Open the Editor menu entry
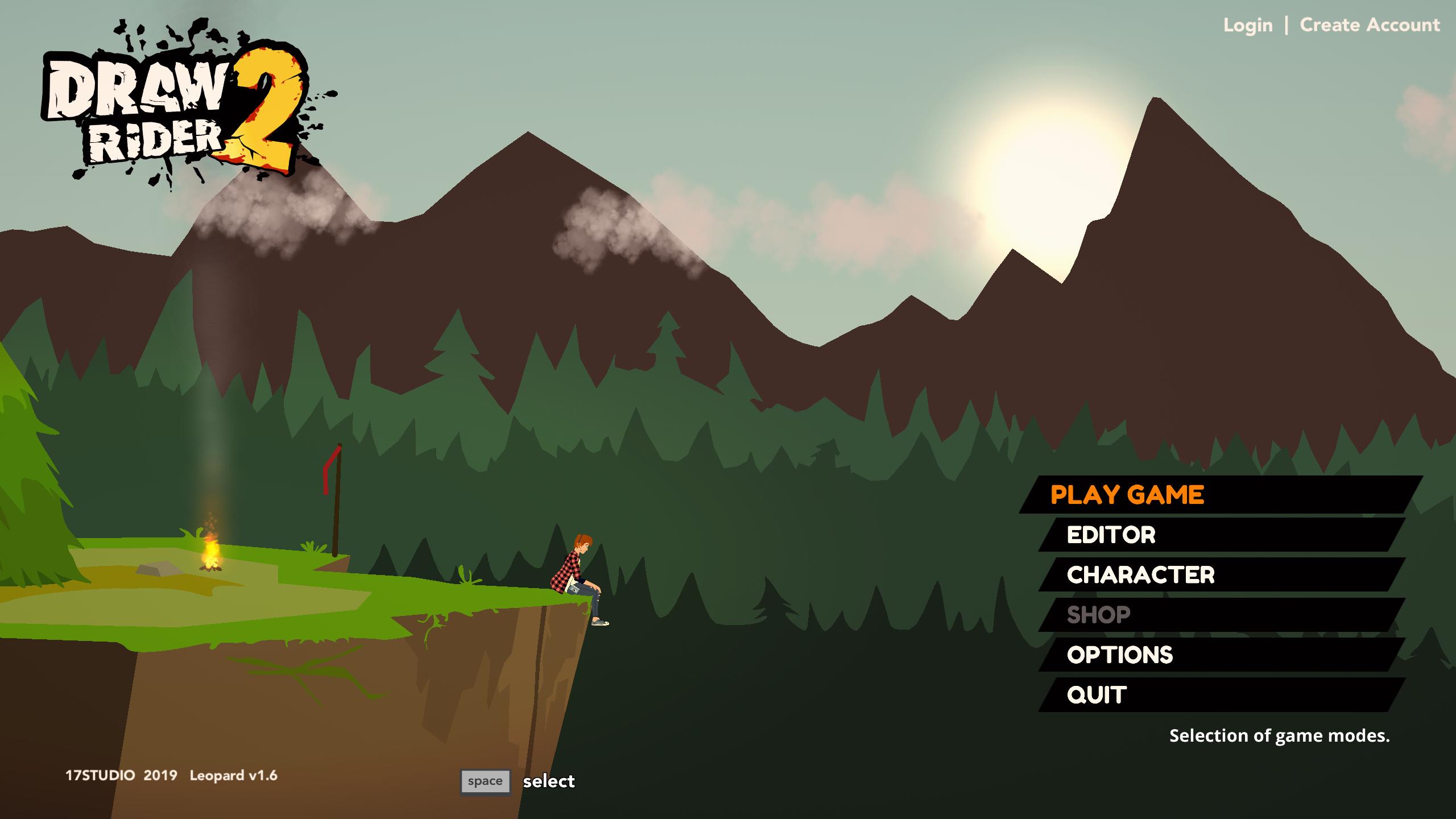Image resolution: width=1456 pixels, height=819 pixels. [x=1111, y=535]
